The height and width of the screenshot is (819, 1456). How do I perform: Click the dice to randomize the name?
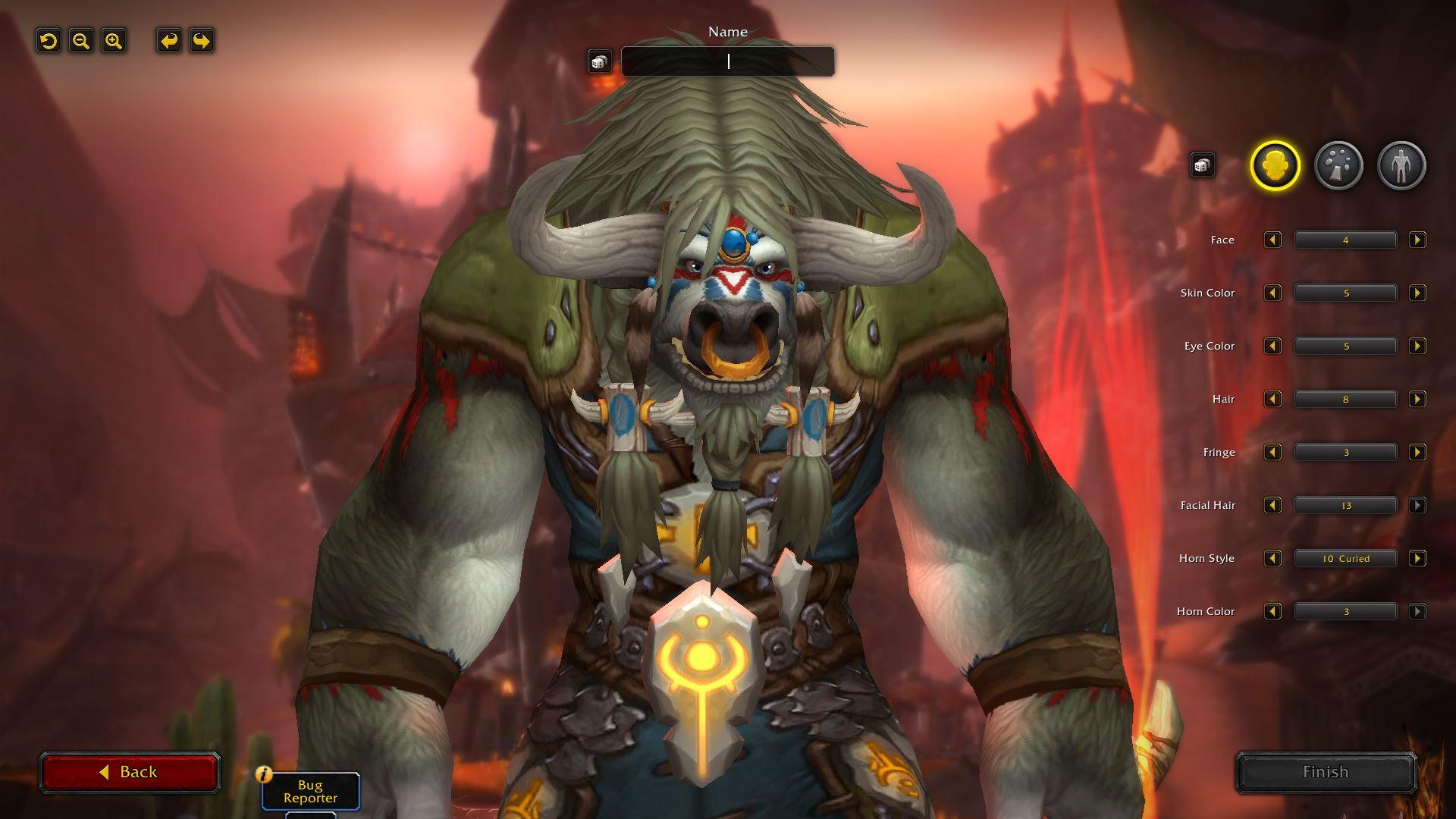pyautogui.click(x=600, y=61)
